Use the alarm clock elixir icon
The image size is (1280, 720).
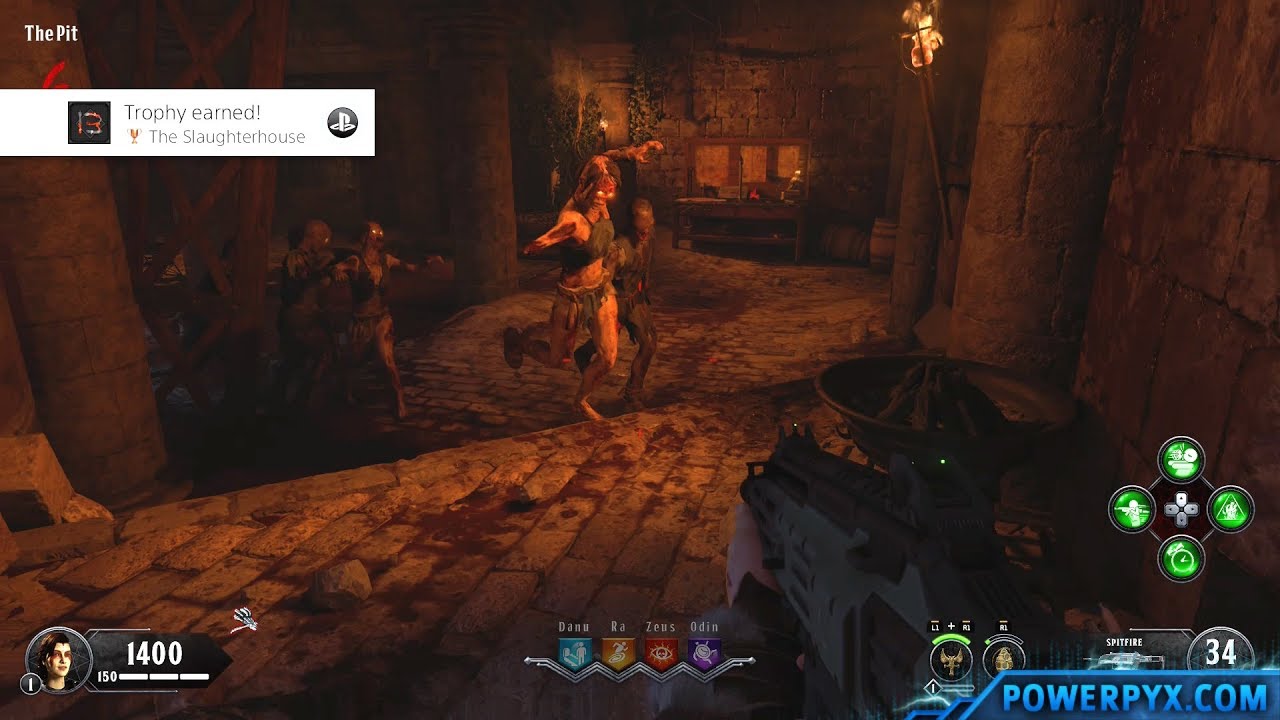(1182, 559)
